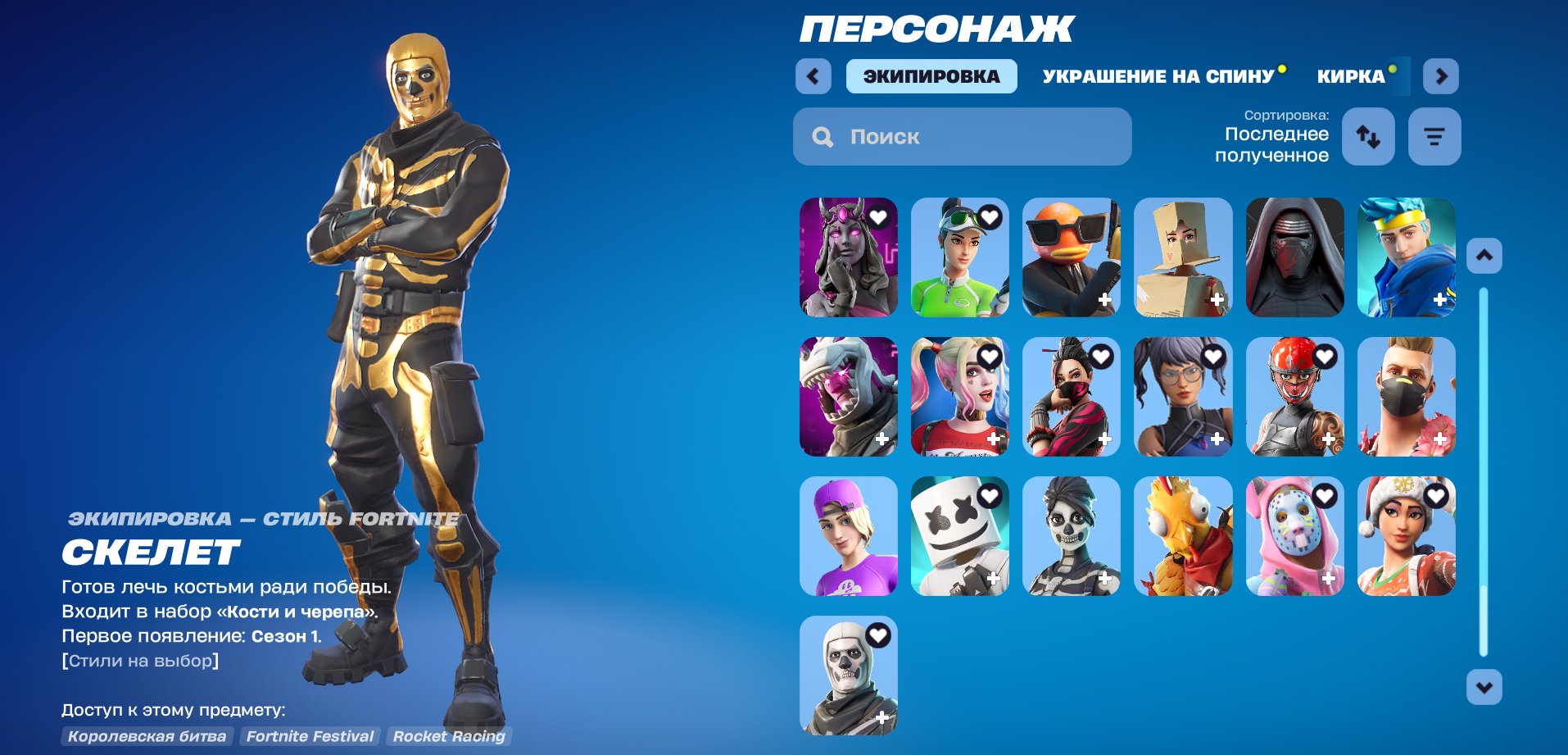Select the Ninja skin icon
The image size is (1568, 755).
(1406, 258)
